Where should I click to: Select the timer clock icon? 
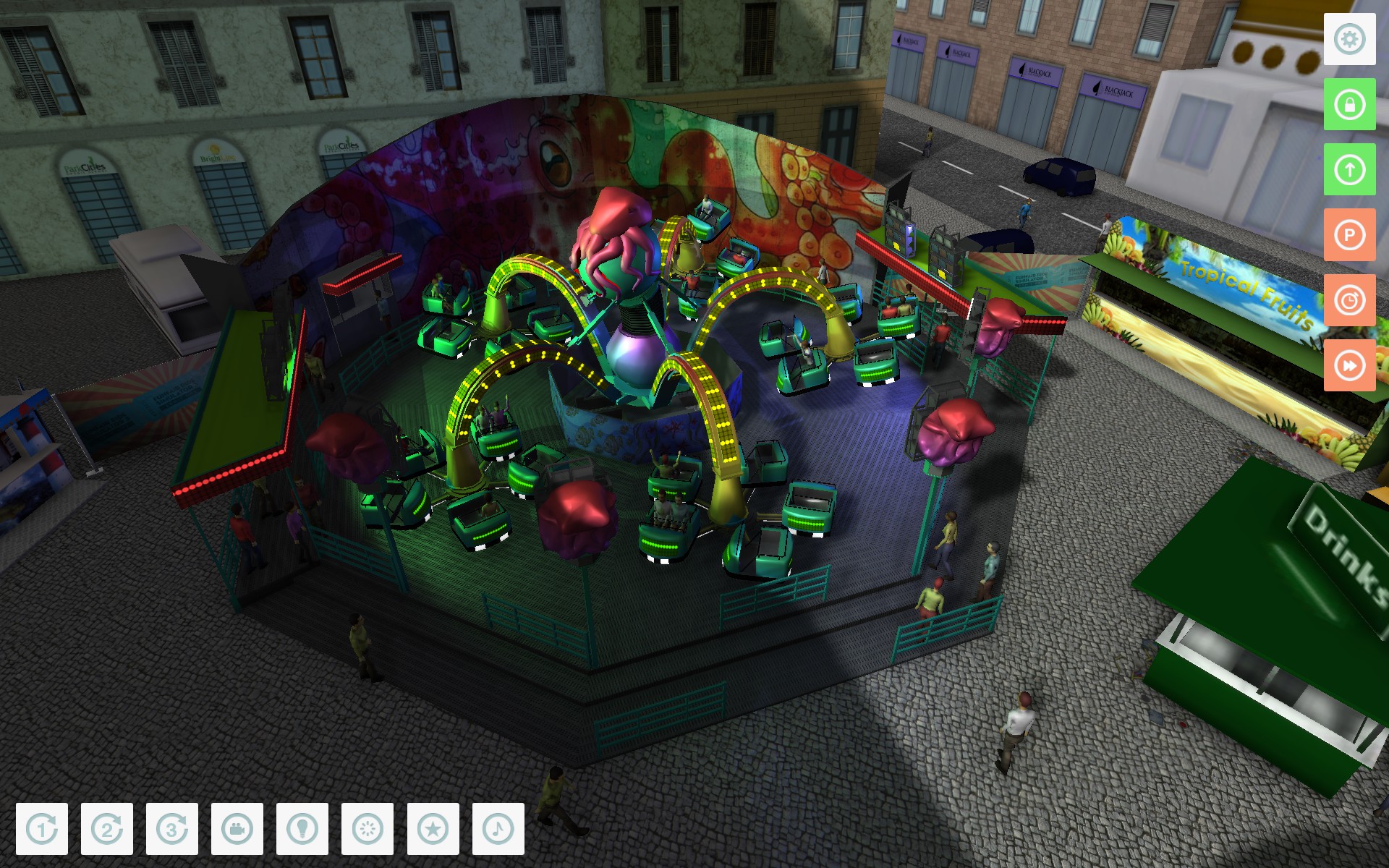(x=1348, y=299)
